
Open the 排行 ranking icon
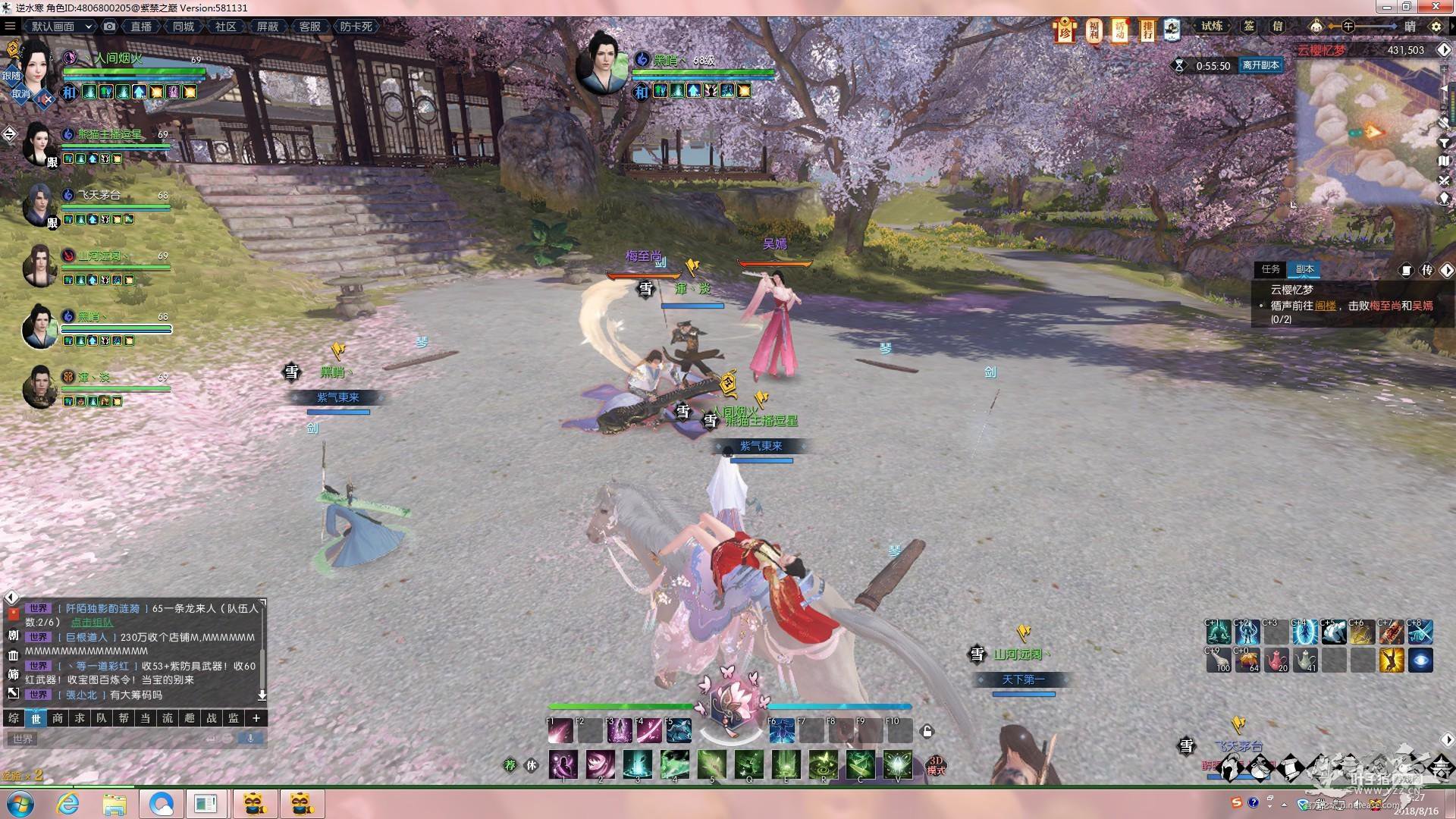(x=1147, y=30)
